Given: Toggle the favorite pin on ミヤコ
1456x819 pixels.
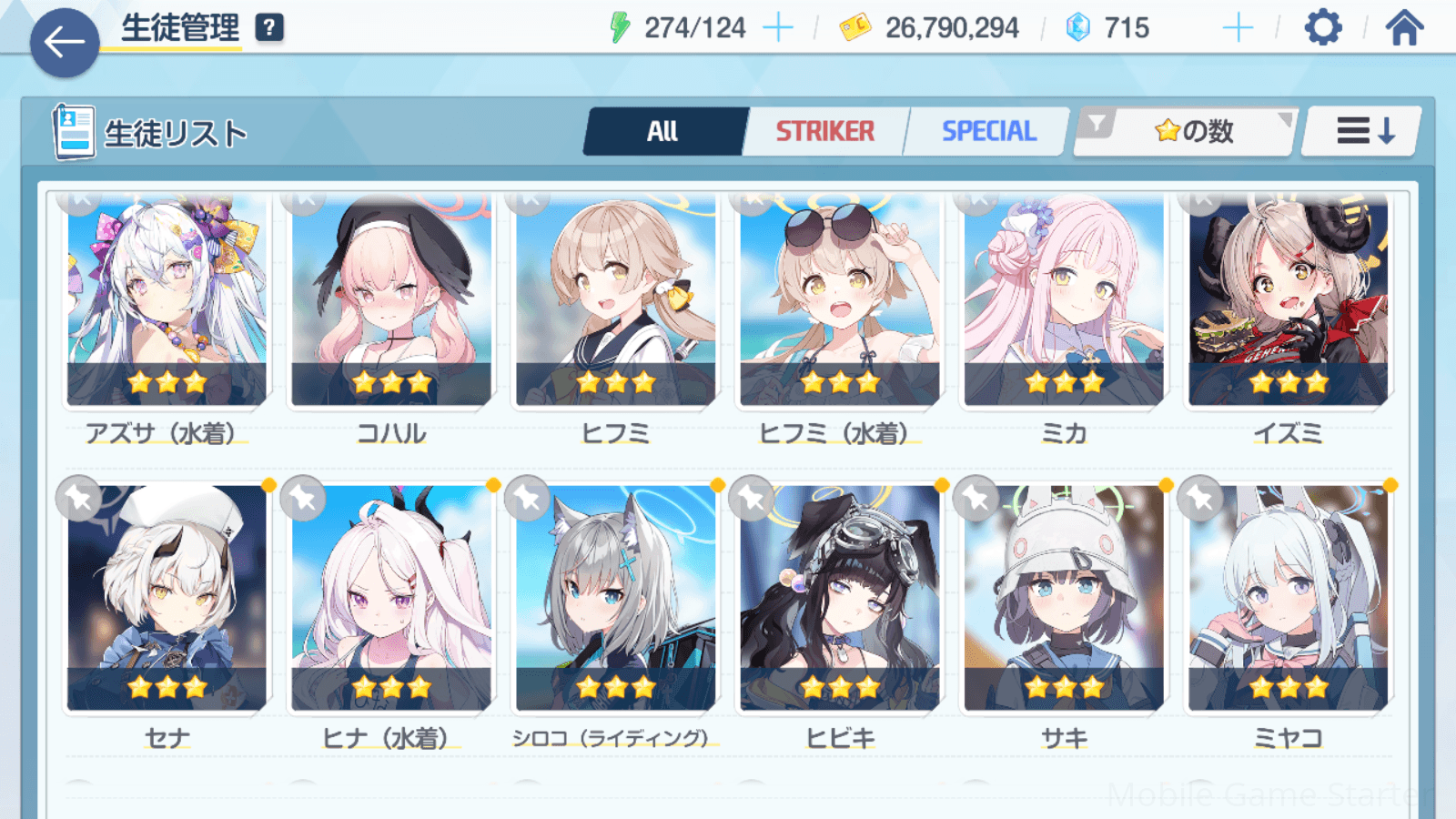Looking at the screenshot, I should click(x=1200, y=498).
